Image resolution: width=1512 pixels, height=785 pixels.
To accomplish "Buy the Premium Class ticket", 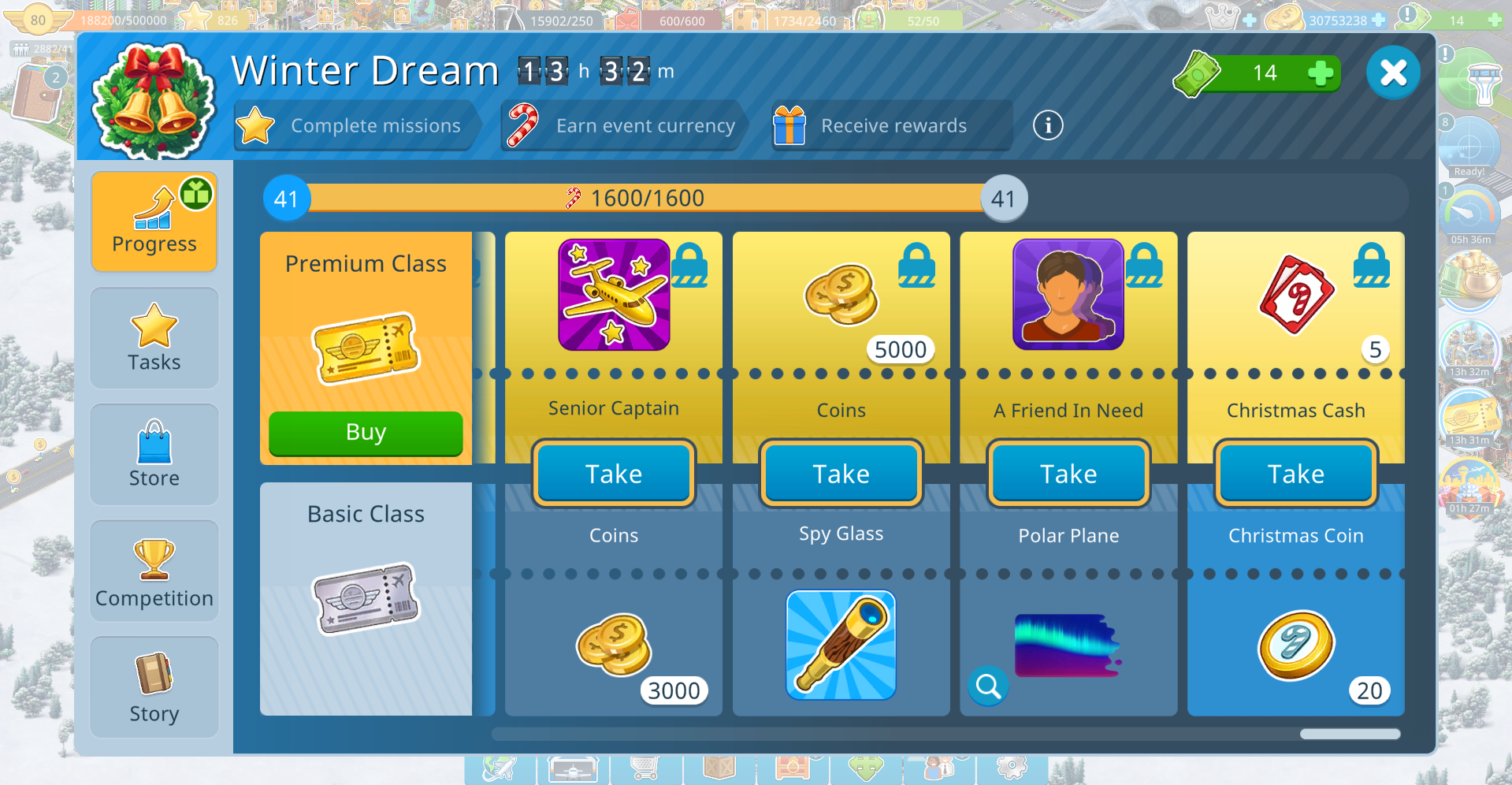I will (366, 433).
